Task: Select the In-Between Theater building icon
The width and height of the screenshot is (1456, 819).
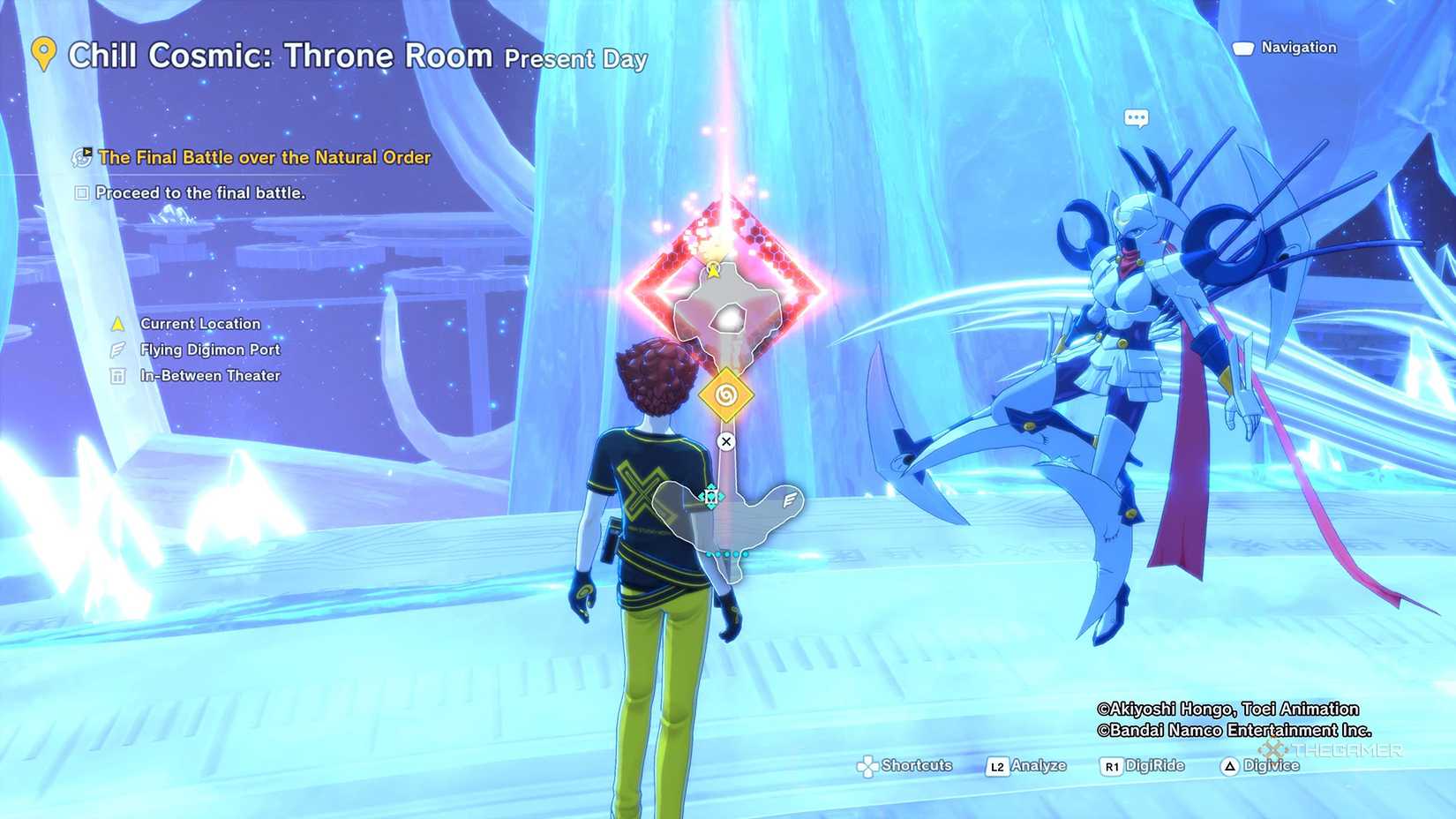Action: pos(117,375)
